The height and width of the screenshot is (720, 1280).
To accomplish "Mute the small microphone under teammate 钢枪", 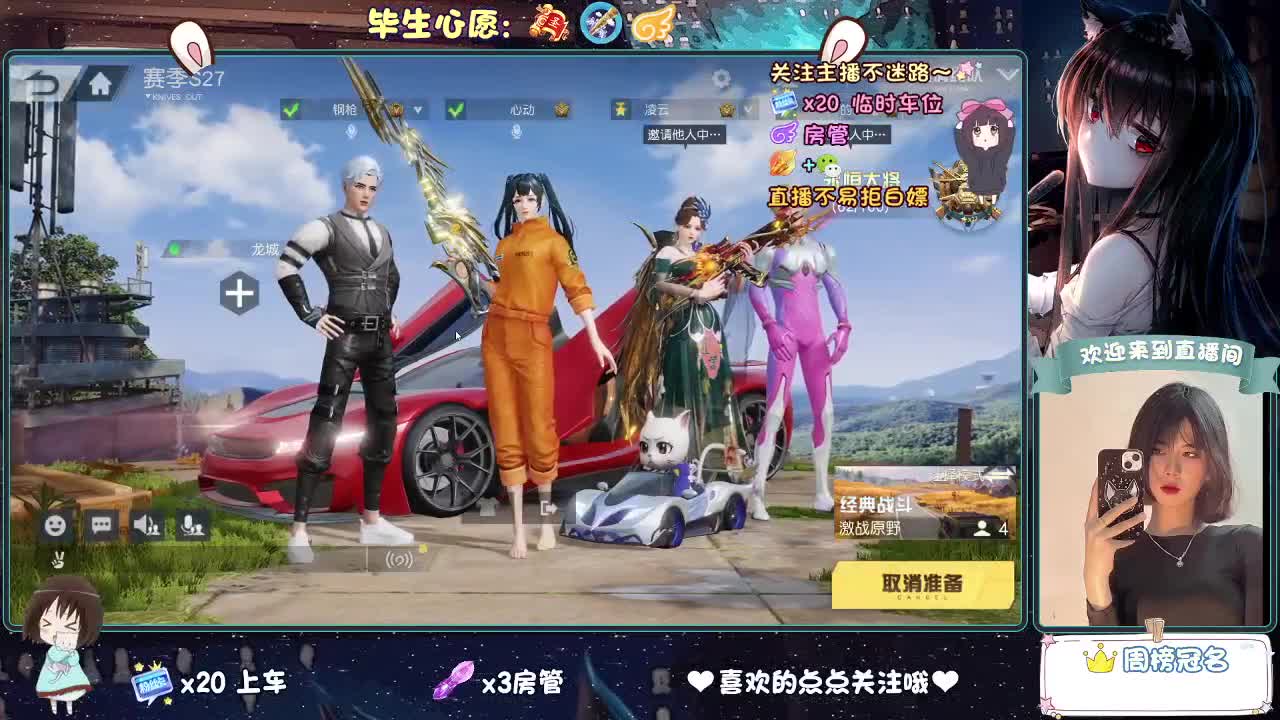I will pyautogui.click(x=350, y=133).
